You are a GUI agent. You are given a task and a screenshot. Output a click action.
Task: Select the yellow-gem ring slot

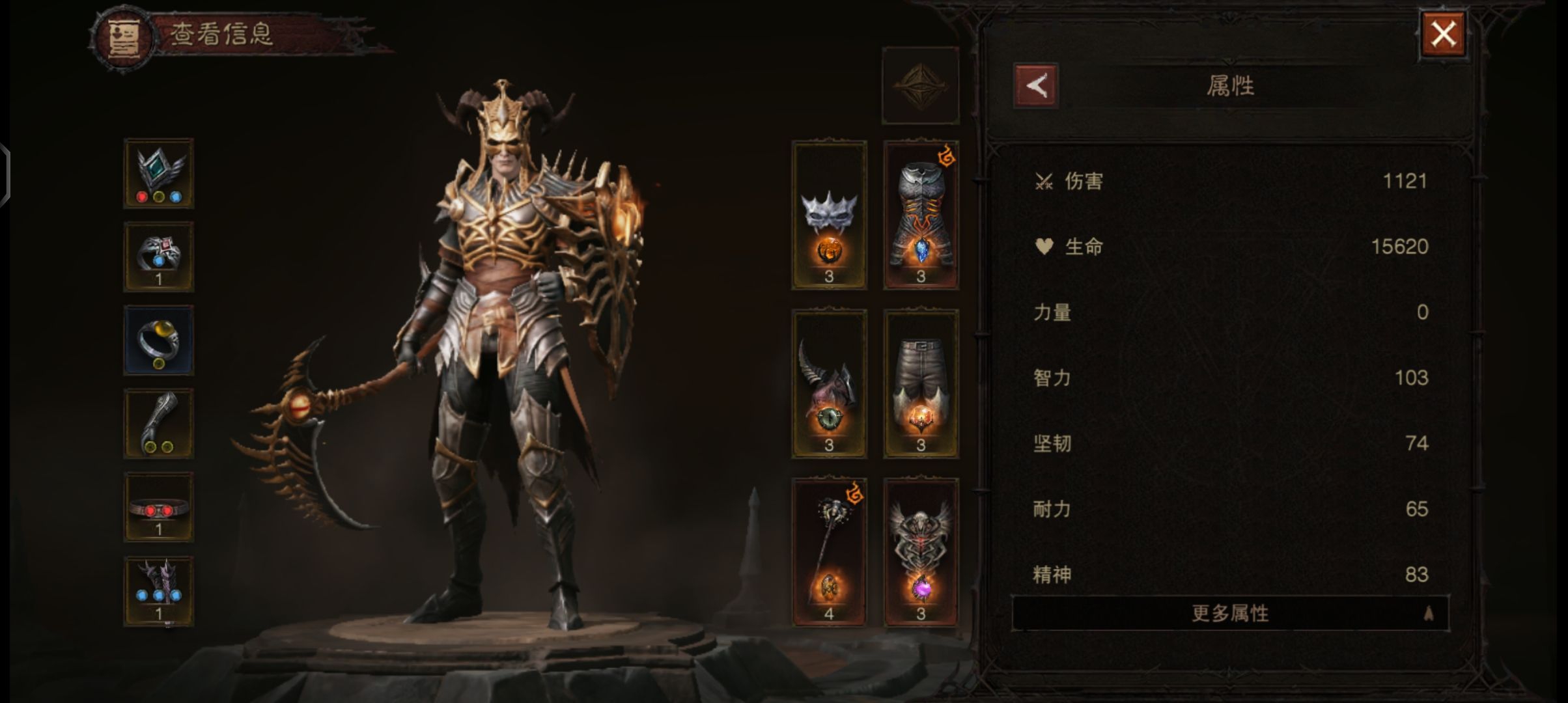point(159,340)
